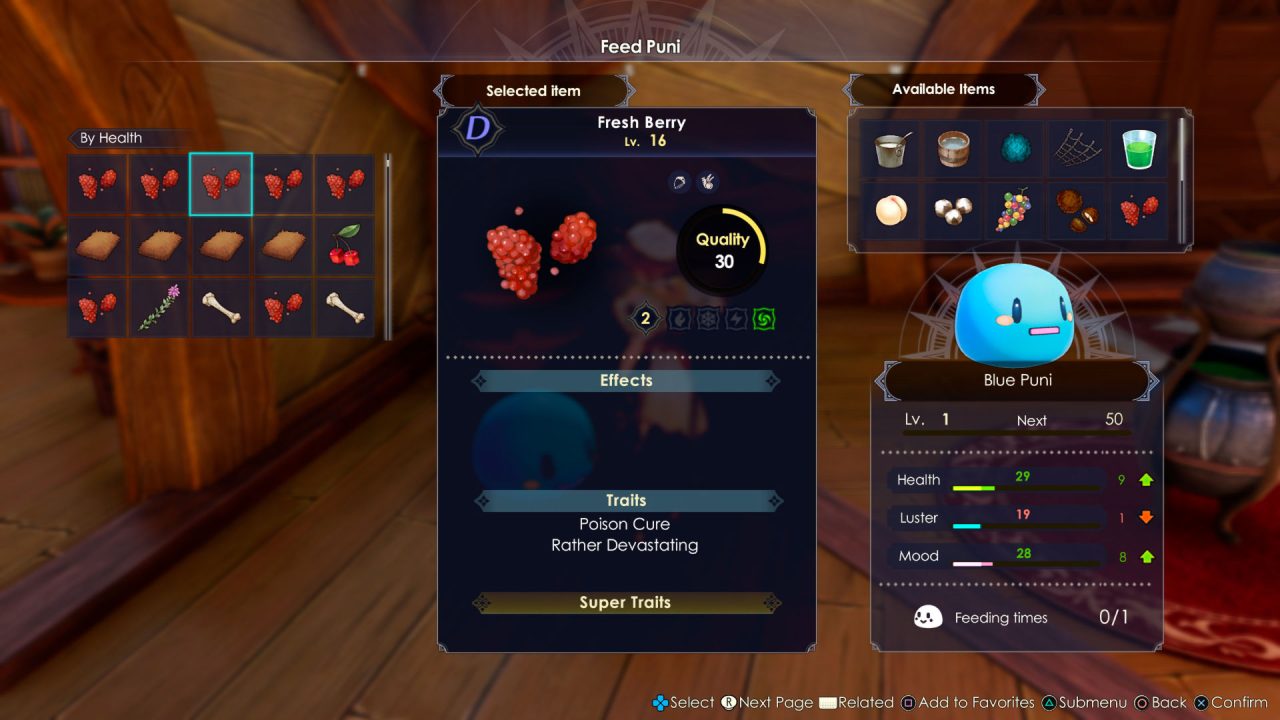The image size is (1280, 720).
Task: Pick the brown chestnuts item
Action: pos(1076,211)
